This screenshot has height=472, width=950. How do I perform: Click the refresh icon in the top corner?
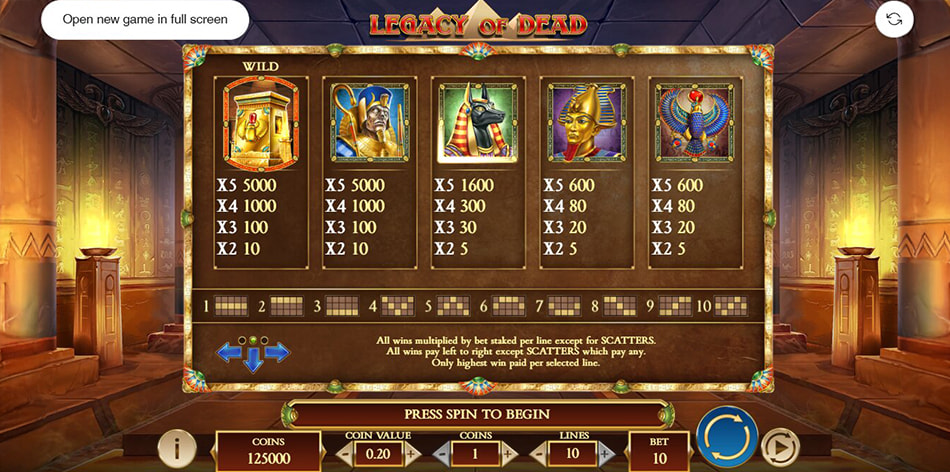894,19
